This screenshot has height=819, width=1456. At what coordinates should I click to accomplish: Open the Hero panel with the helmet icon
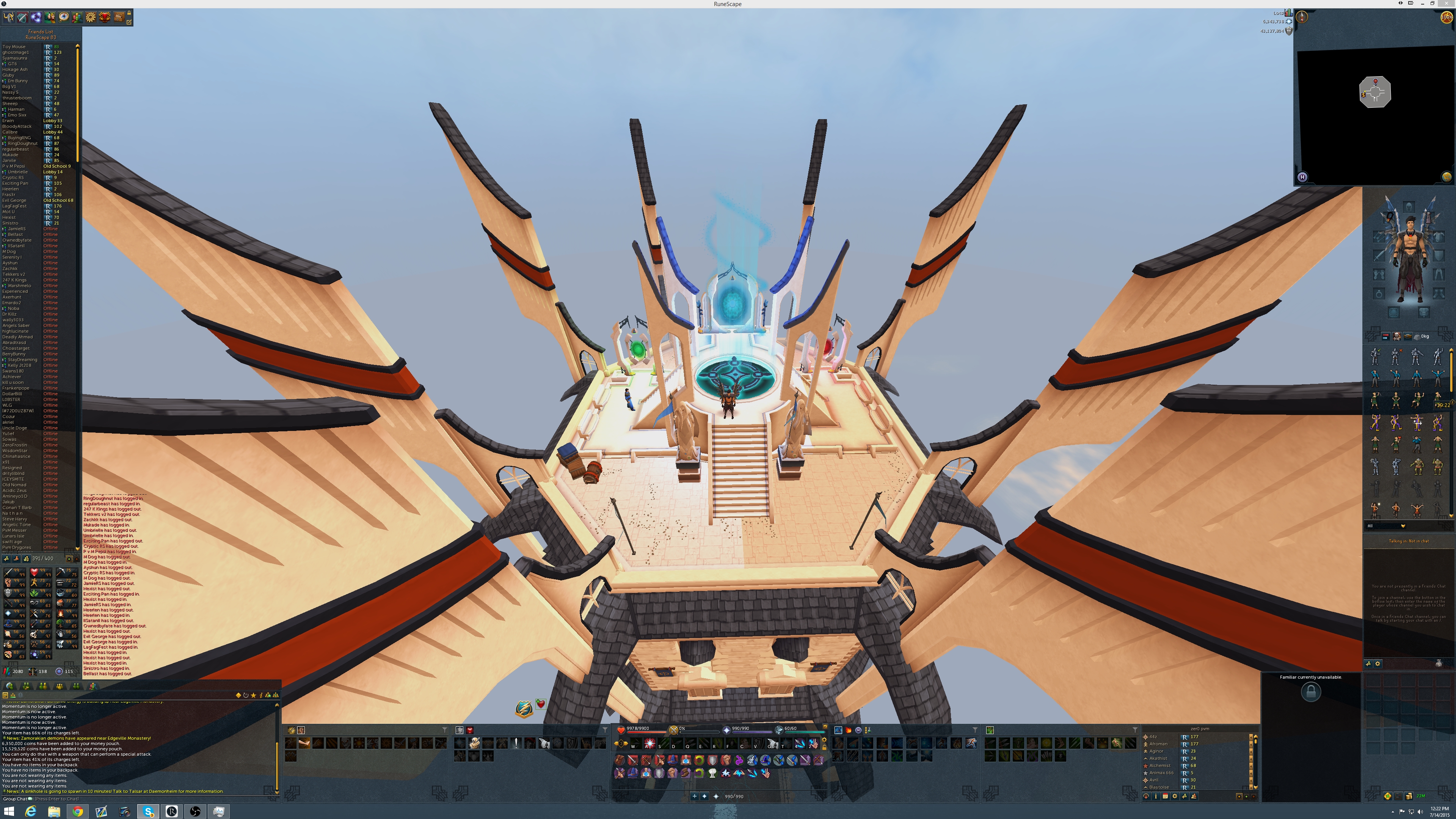tap(8, 17)
